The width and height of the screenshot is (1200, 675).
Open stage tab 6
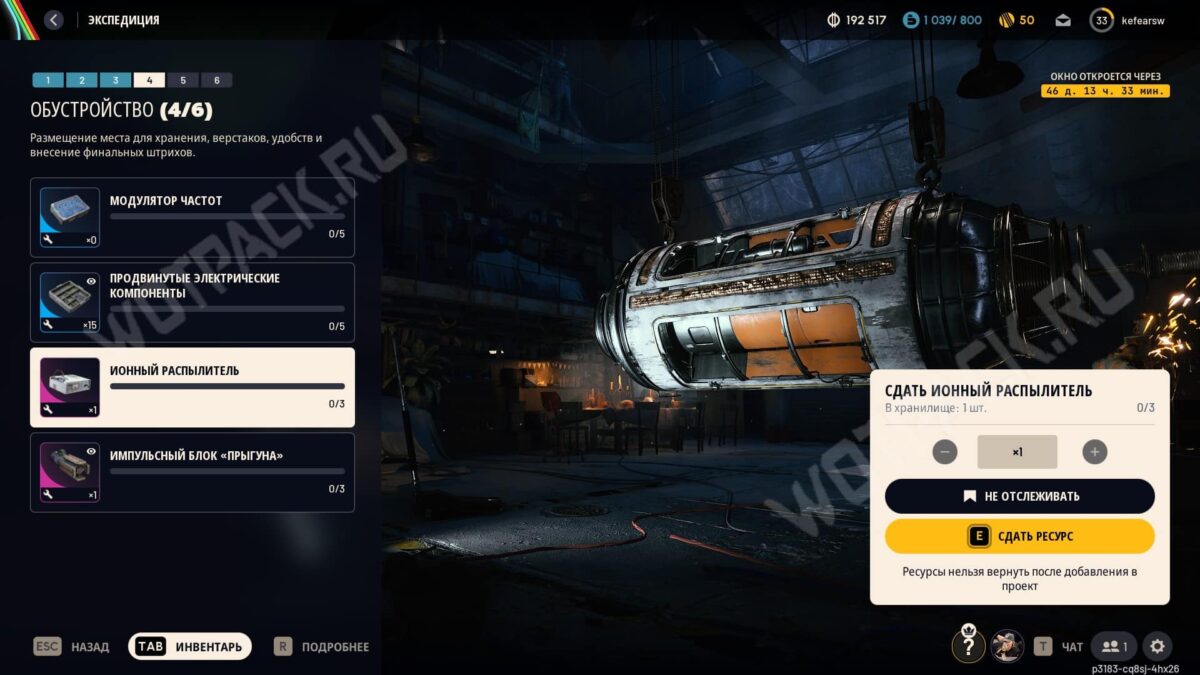[x=216, y=80]
